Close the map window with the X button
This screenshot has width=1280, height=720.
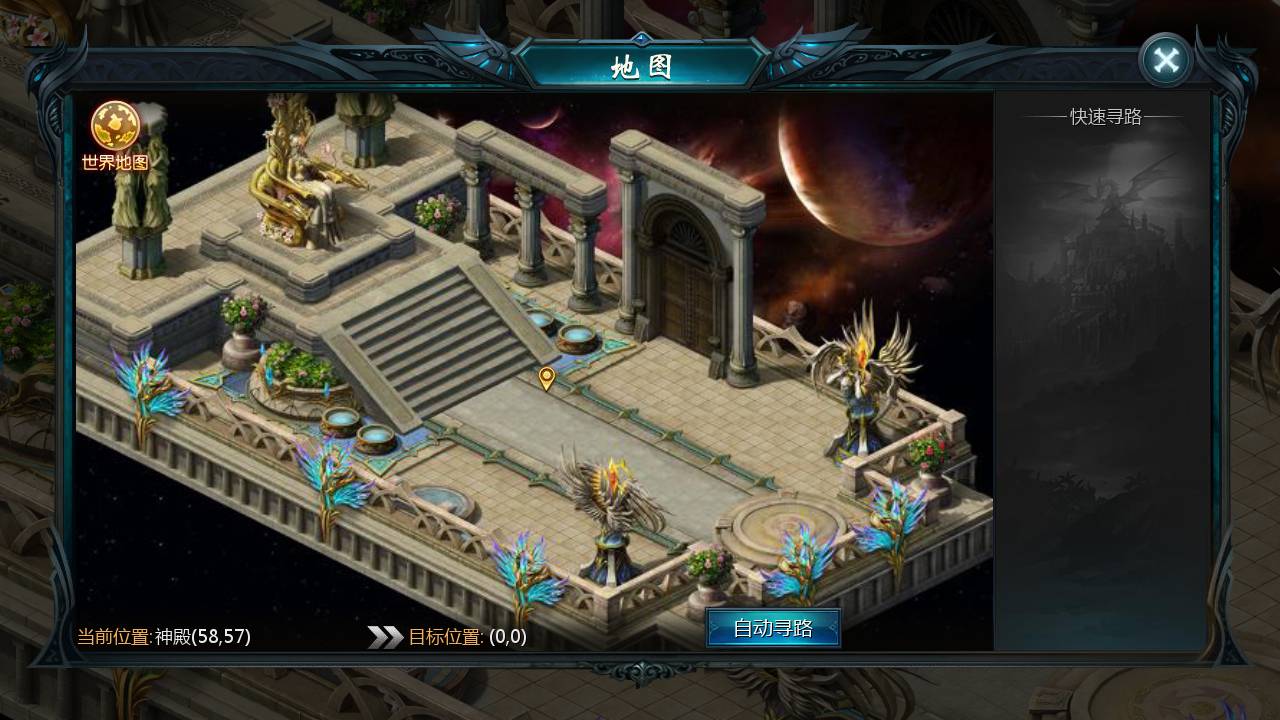(1166, 58)
